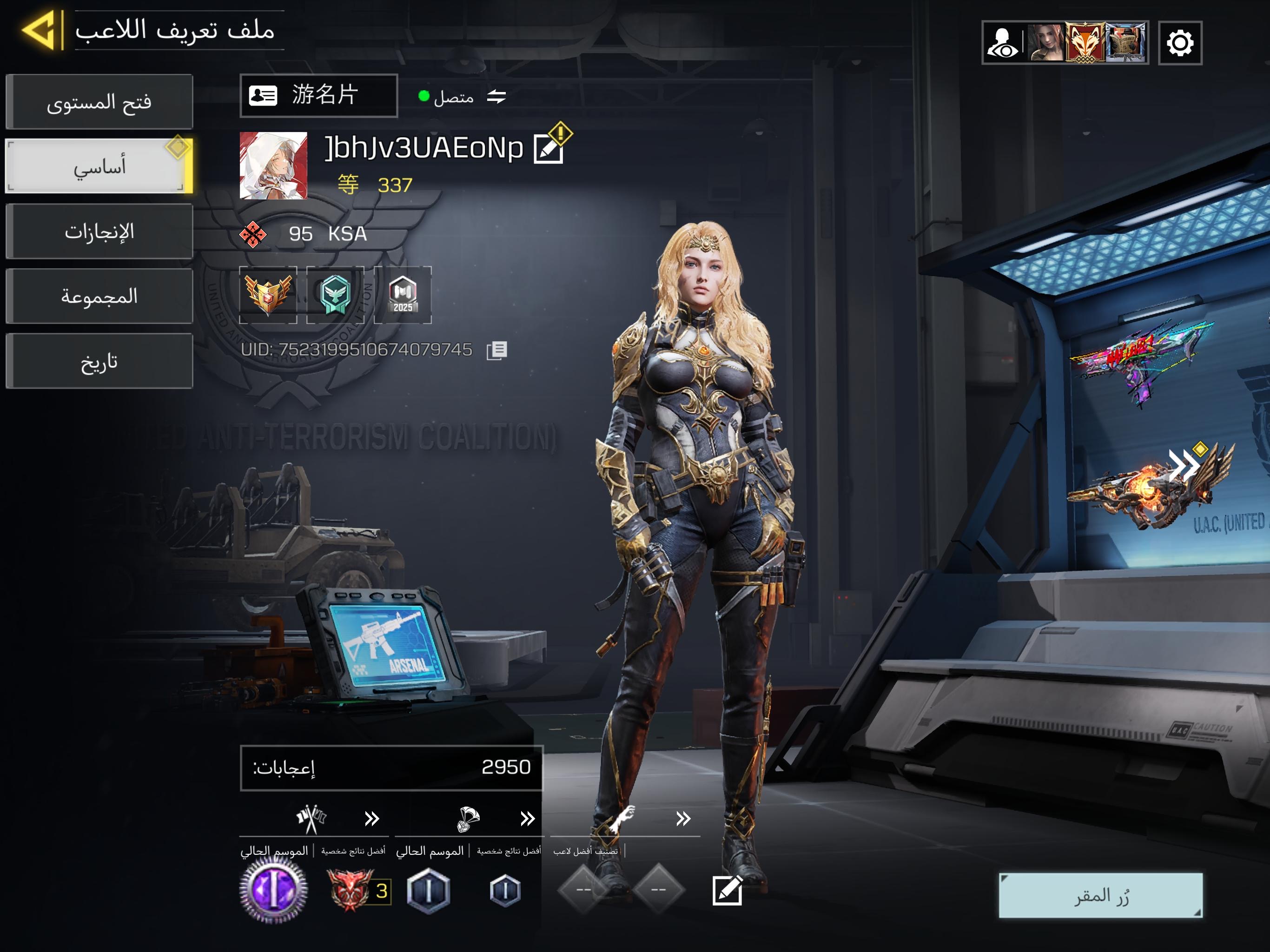Click the edit icon beside empty rank slots
1270x952 pixels.
click(727, 891)
